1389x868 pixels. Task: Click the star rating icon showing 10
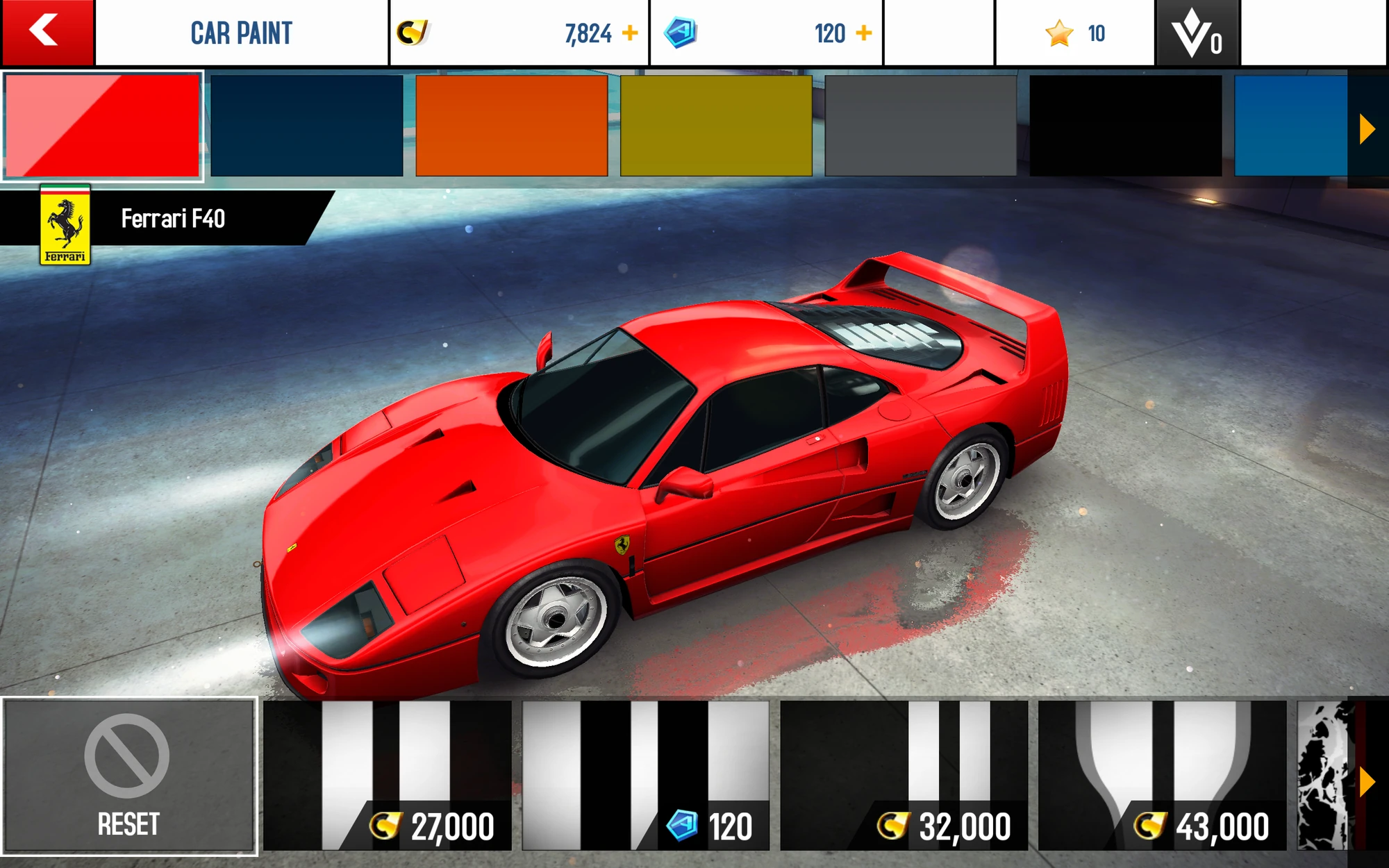point(1058,31)
